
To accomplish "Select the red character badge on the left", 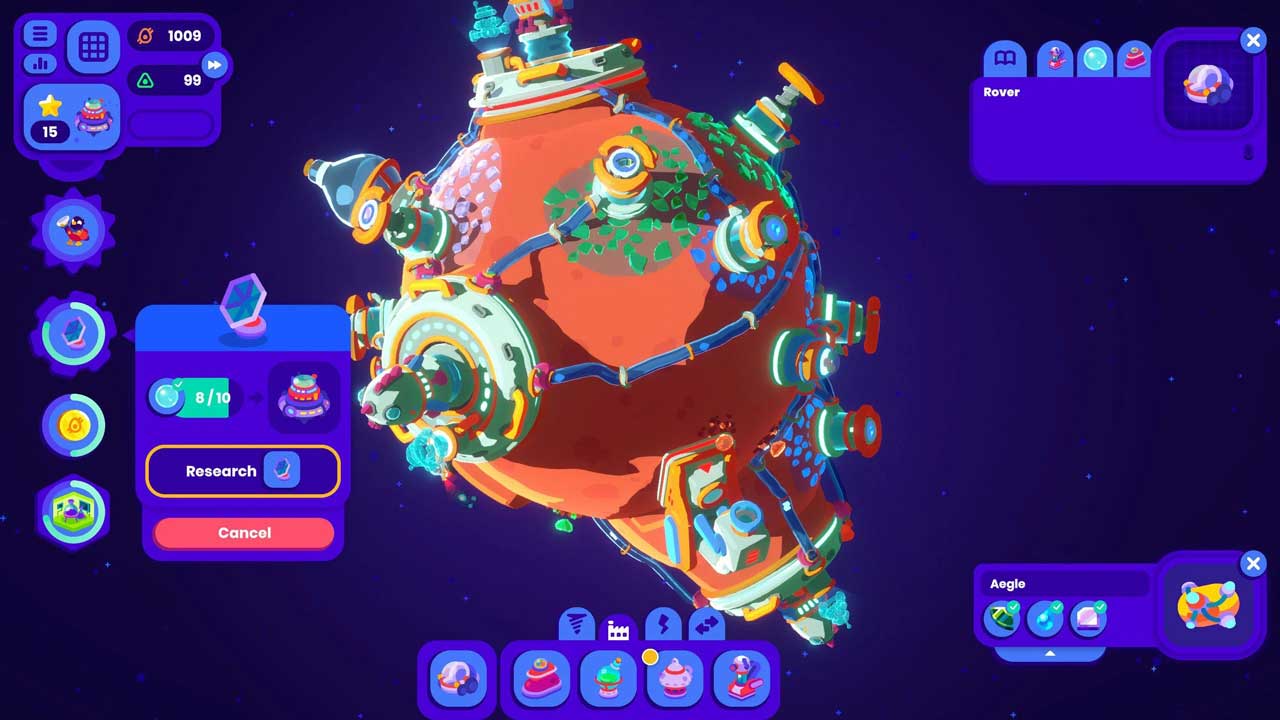I will coord(74,228).
